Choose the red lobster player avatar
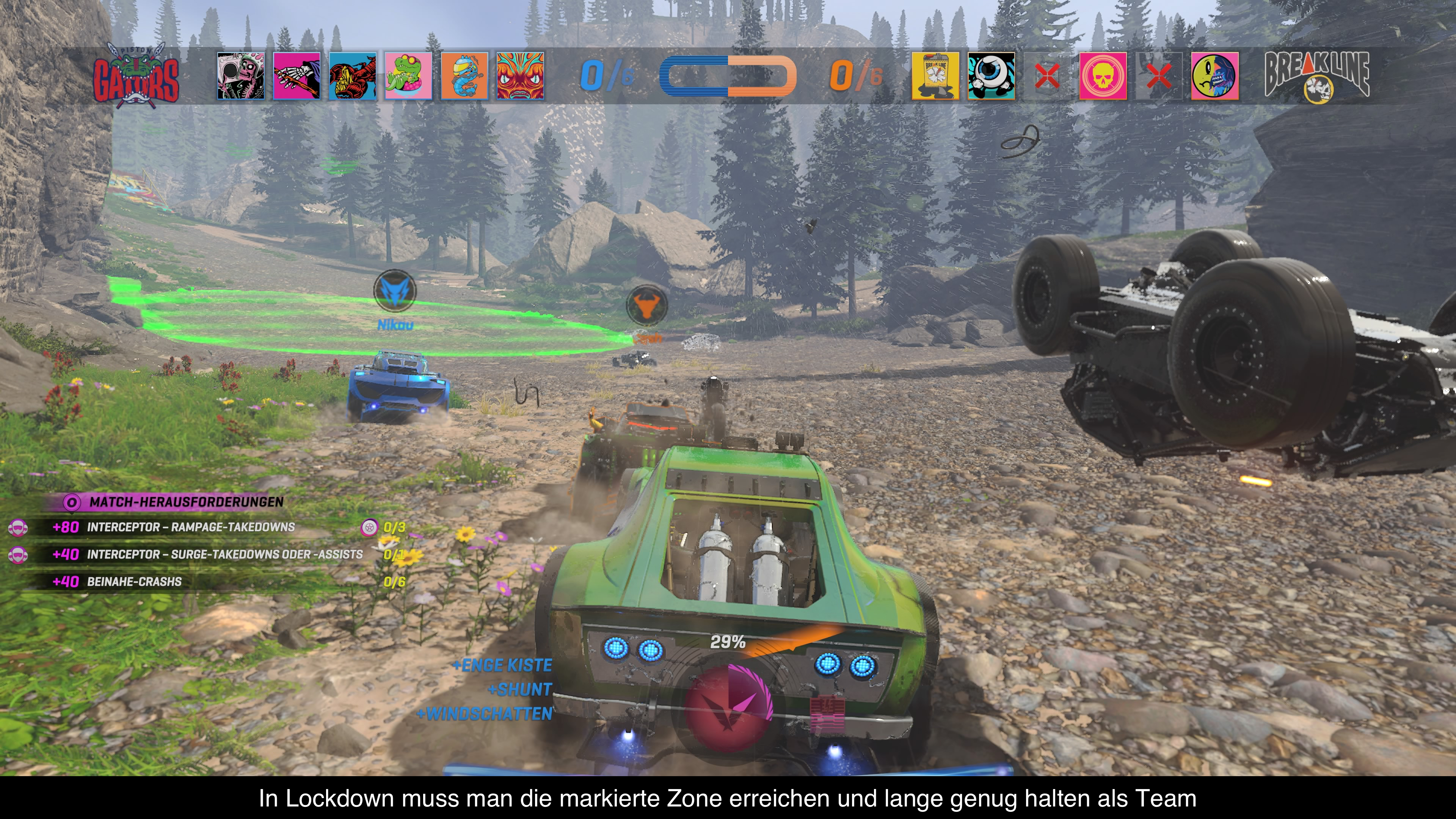Screen dimensions: 1456x819 pos(353,76)
